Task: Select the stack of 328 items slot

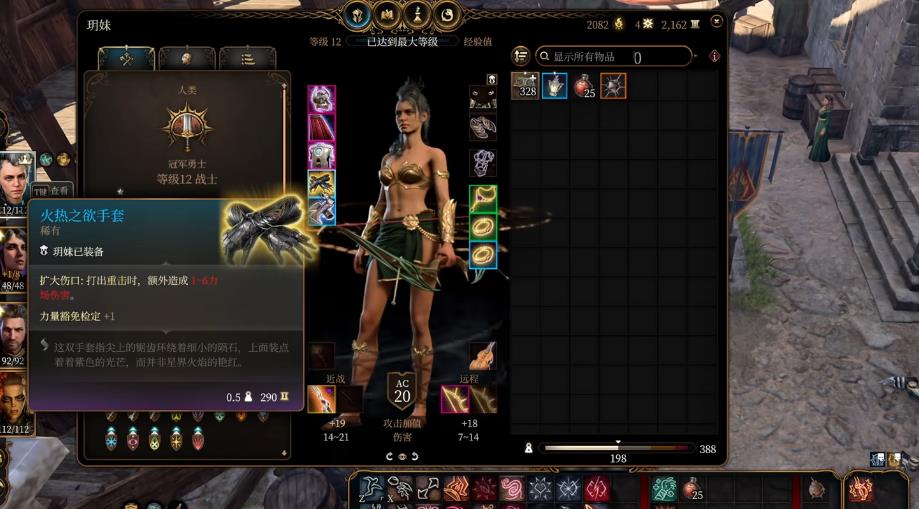Action: (525, 86)
